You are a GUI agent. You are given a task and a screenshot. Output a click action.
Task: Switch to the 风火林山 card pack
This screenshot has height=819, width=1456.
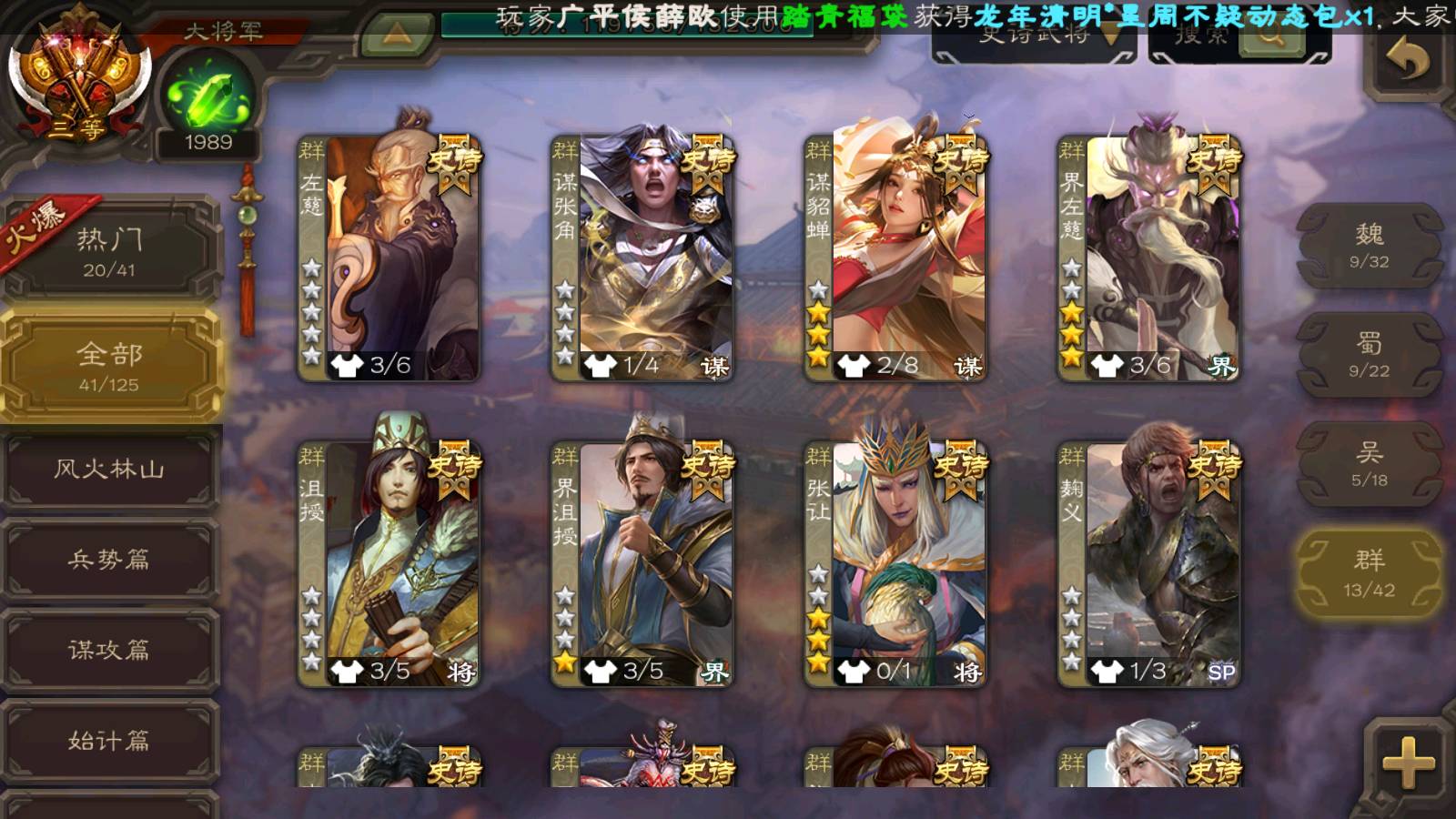tap(110, 470)
